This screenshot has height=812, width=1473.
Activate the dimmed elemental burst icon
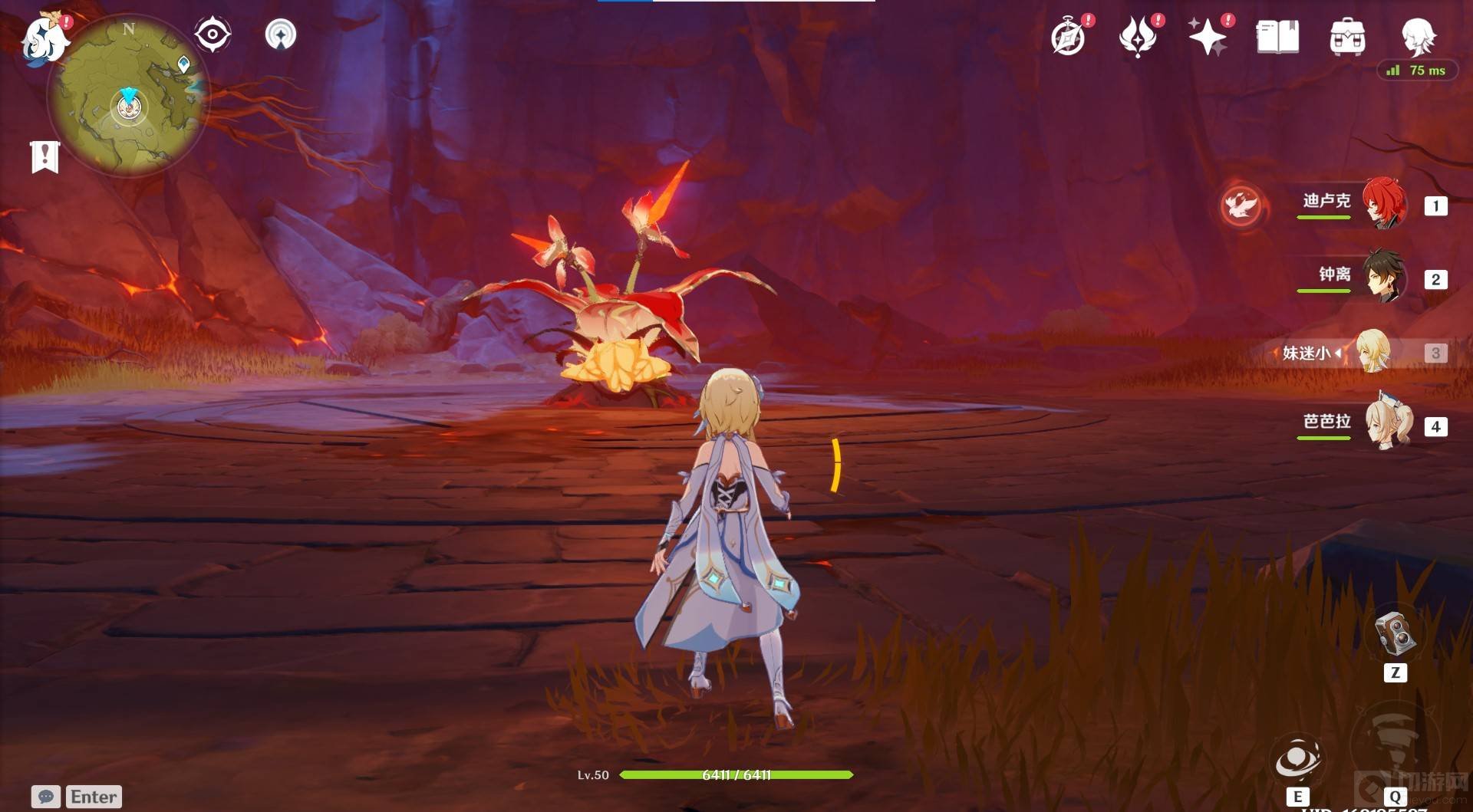(1394, 748)
